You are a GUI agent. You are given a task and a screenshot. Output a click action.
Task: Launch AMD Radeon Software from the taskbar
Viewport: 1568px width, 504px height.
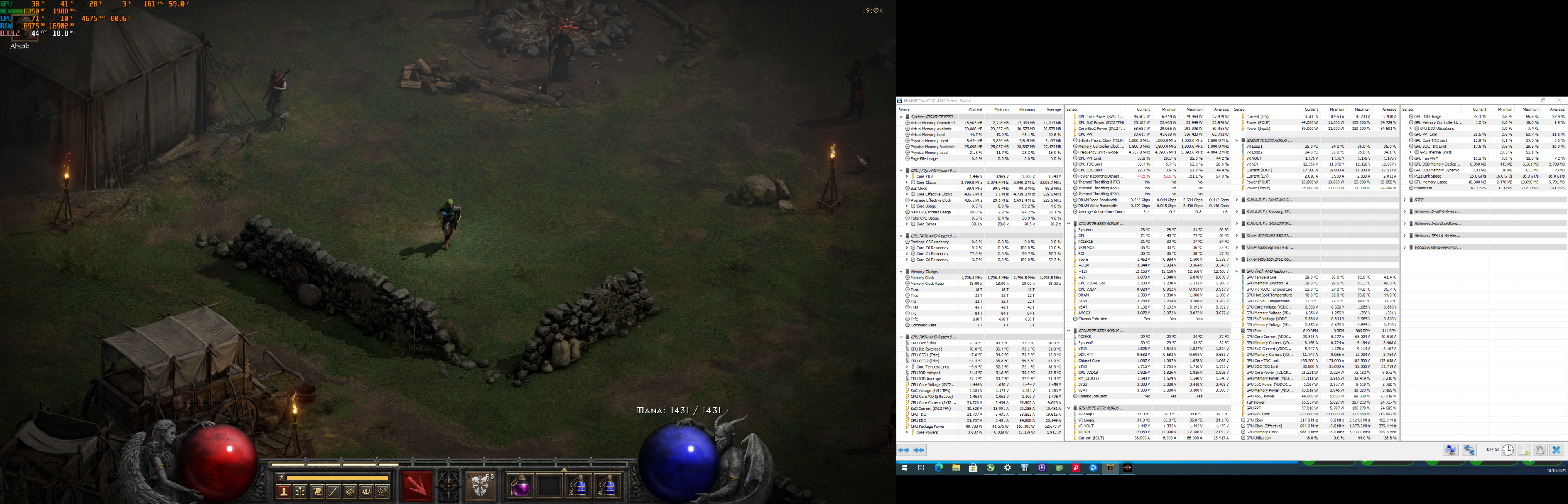coord(1076,468)
